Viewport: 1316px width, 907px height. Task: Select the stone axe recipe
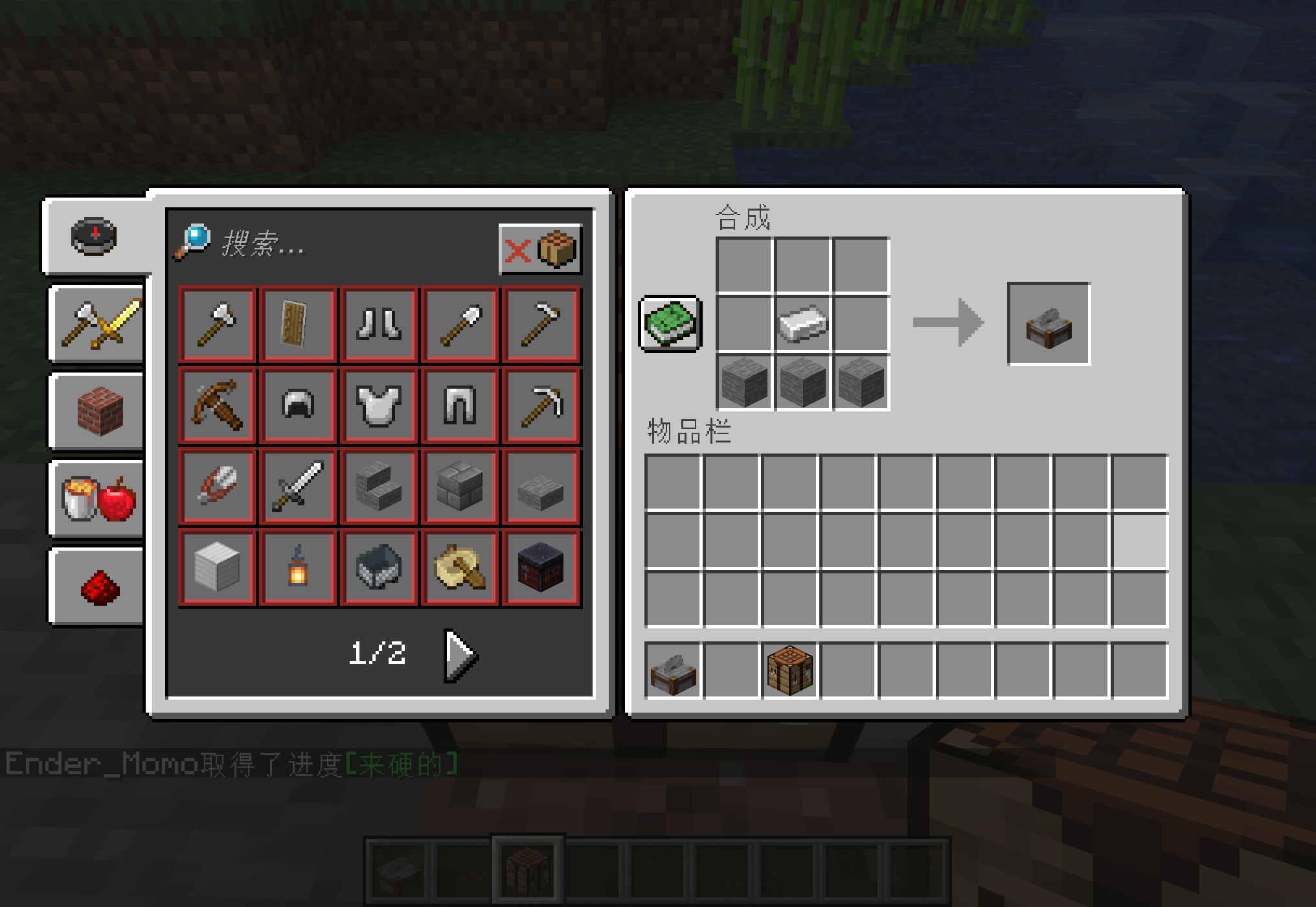click(x=217, y=324)
